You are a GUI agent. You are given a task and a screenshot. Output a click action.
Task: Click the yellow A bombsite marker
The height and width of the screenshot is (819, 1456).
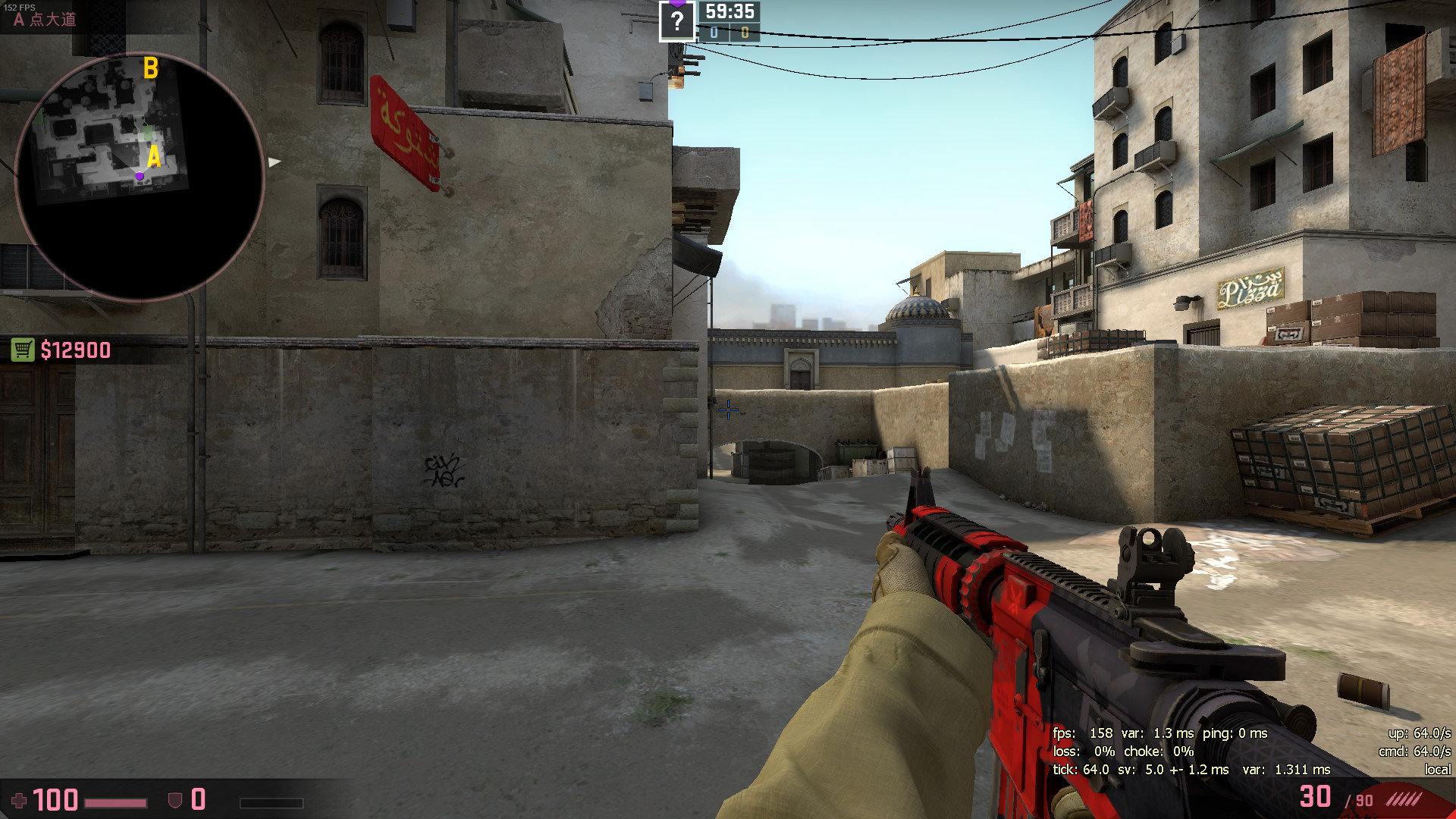154,157
